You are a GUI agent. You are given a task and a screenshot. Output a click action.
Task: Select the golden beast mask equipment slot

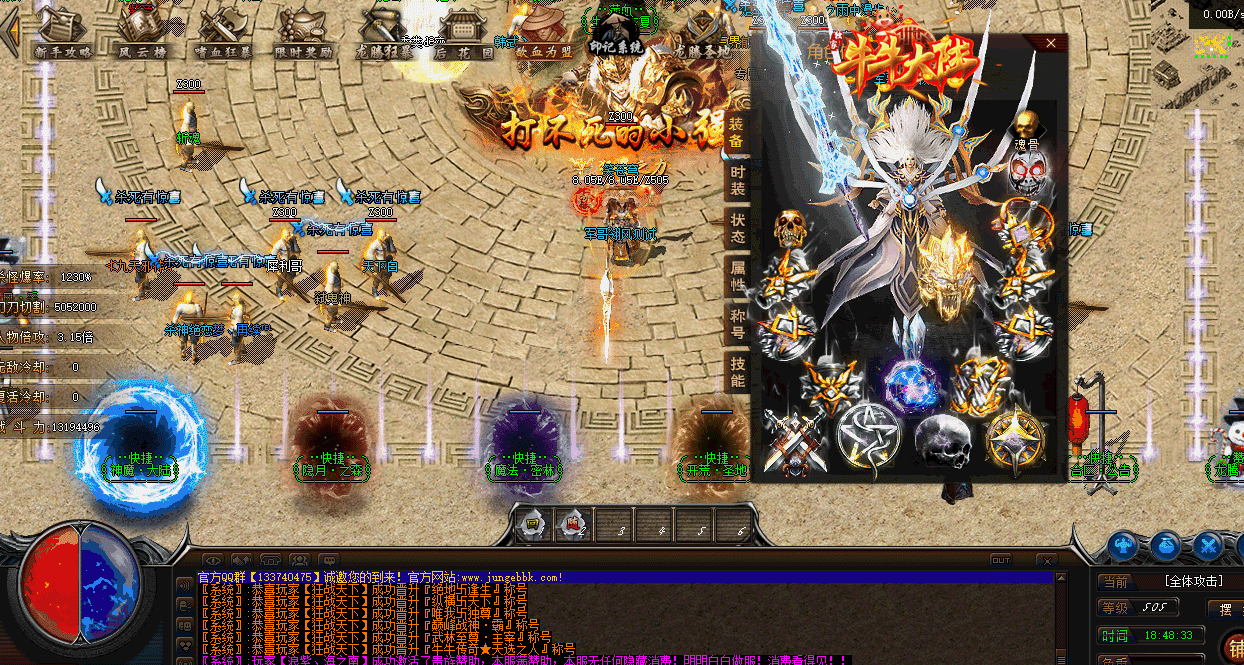point(943,268)
